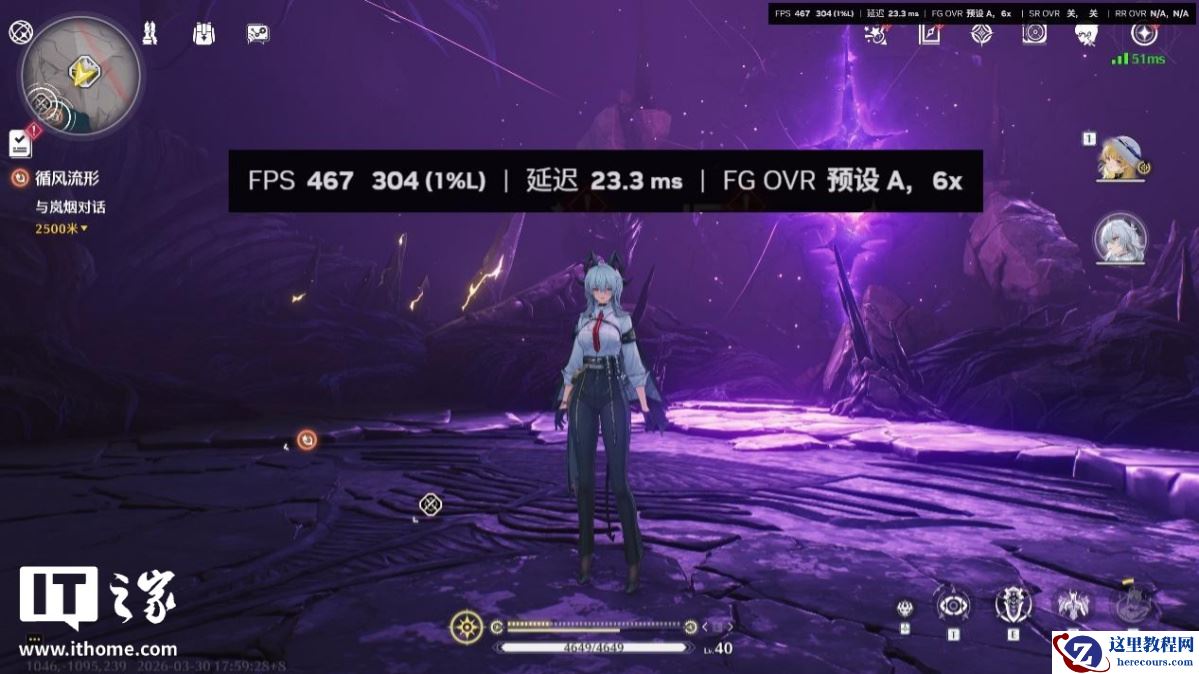Open the checklist icon with red alert
This screenshot has height=674, width=1199.
click(x=21, y=143)
